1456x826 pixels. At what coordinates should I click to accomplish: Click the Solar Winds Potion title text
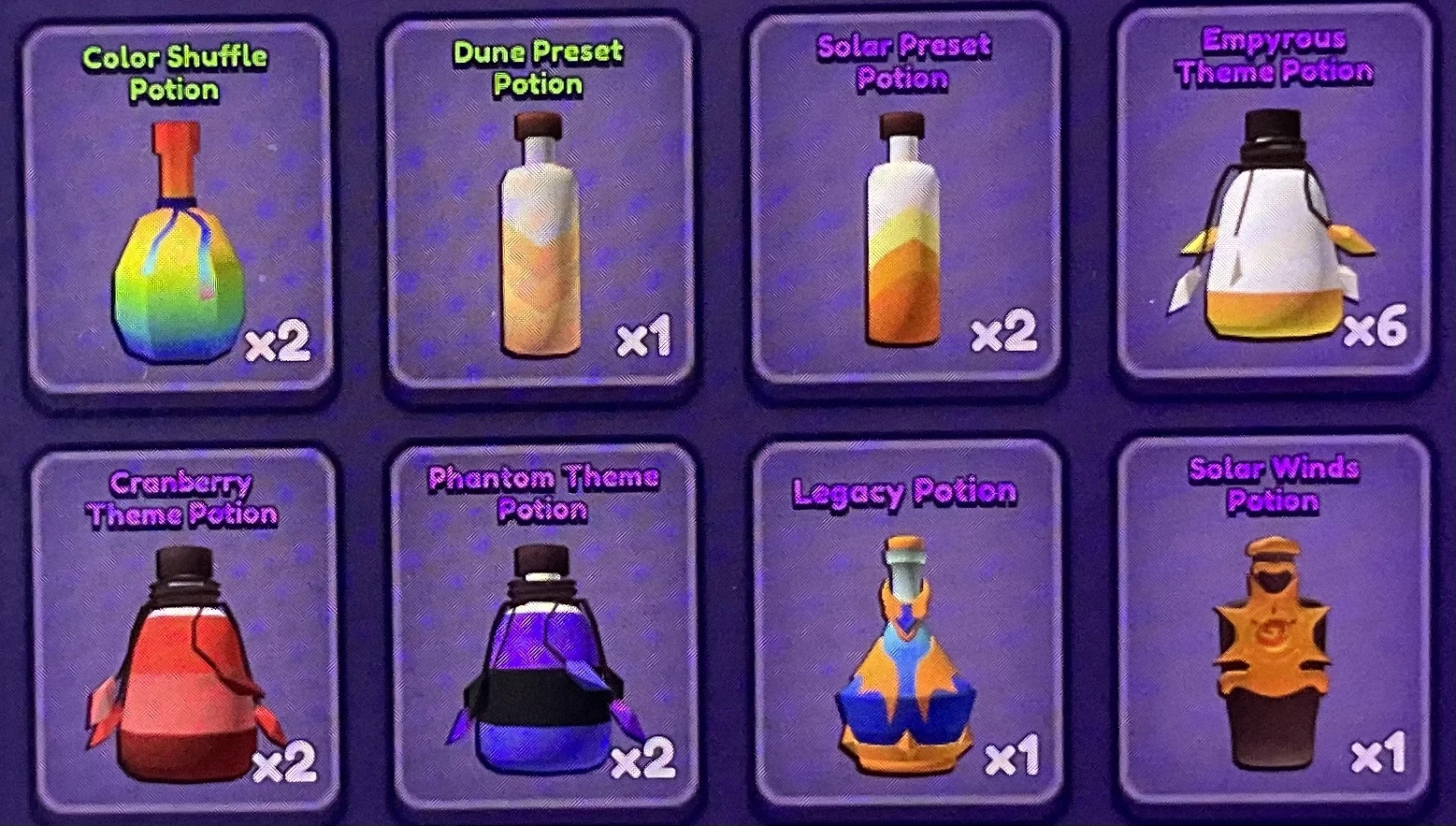tap(1274, 485)
